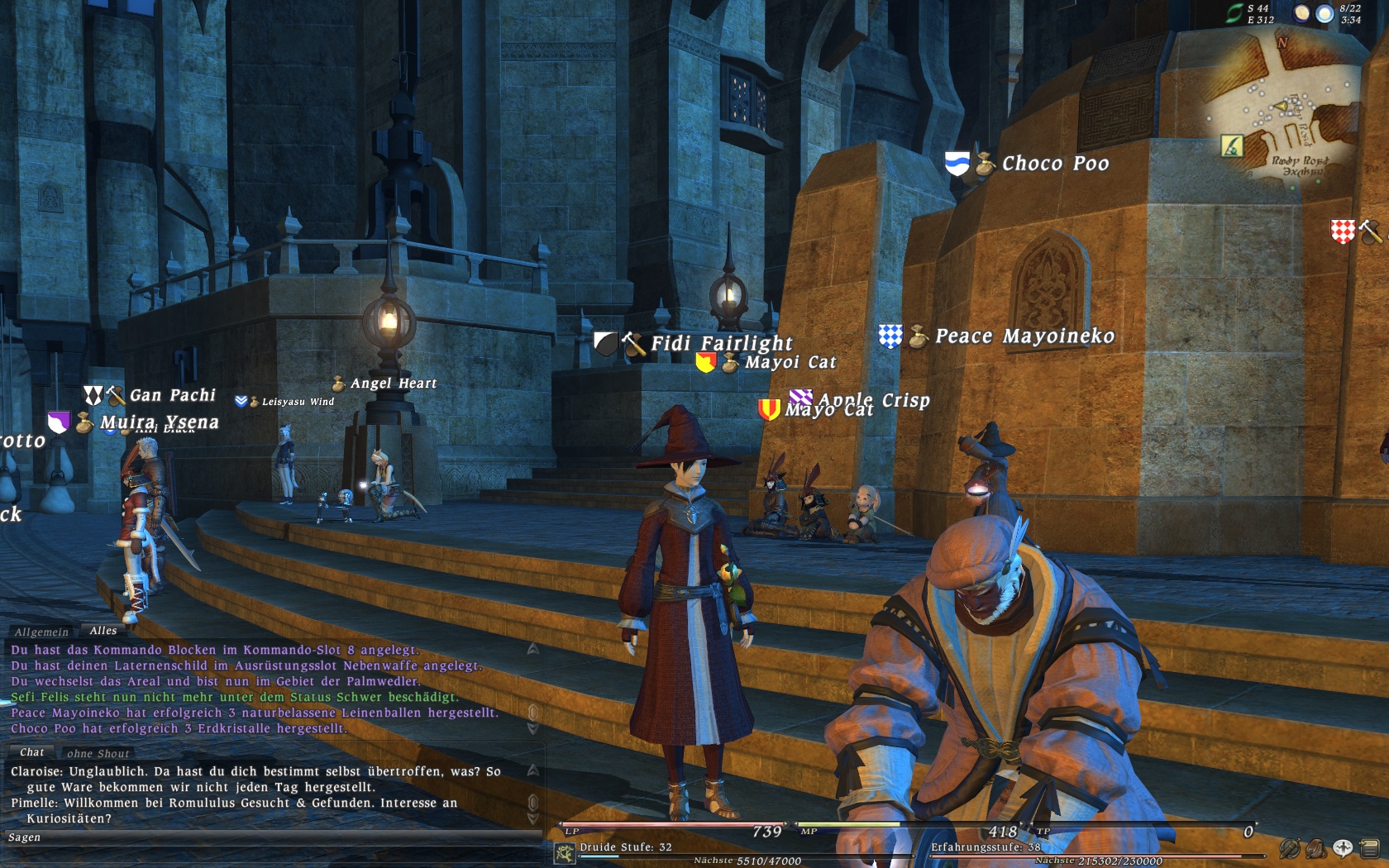Select player nameplate Peace Mayoineko
Screen dimensions: 1389x868
pyautogui.click(x=1024, y=336)
